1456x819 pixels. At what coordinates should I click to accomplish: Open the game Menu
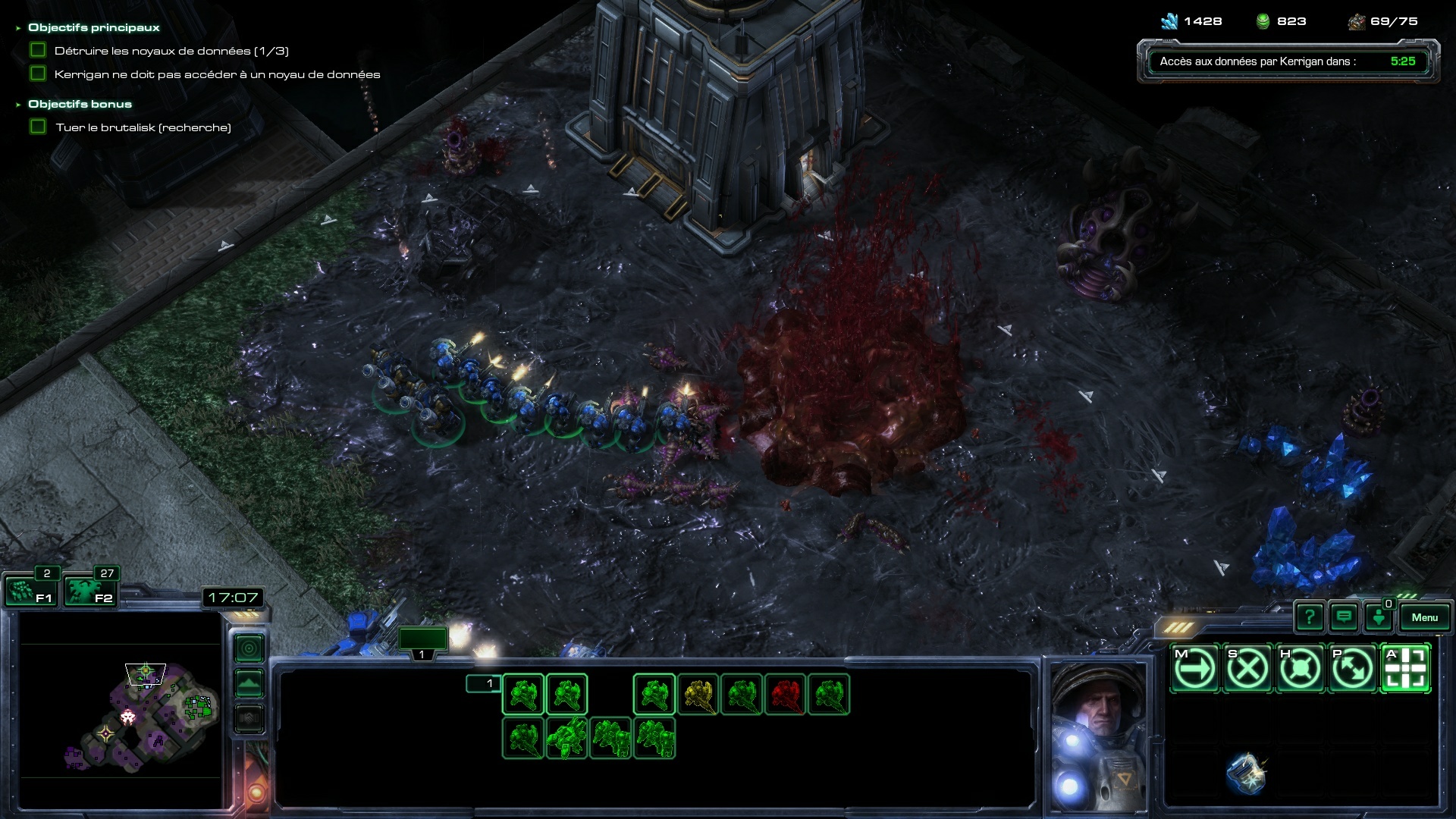[1424, 617]
